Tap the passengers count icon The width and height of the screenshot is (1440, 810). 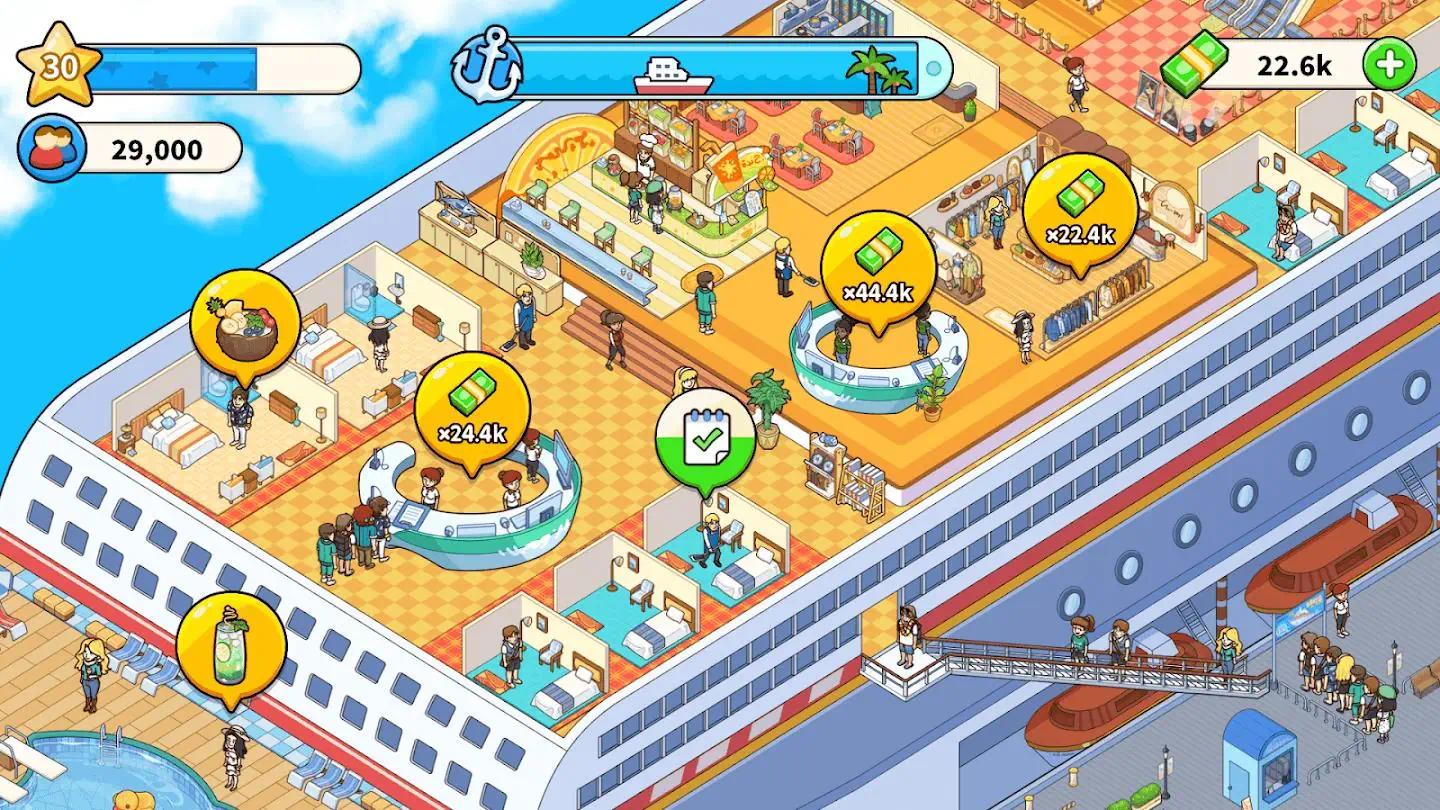coord(51,148)
